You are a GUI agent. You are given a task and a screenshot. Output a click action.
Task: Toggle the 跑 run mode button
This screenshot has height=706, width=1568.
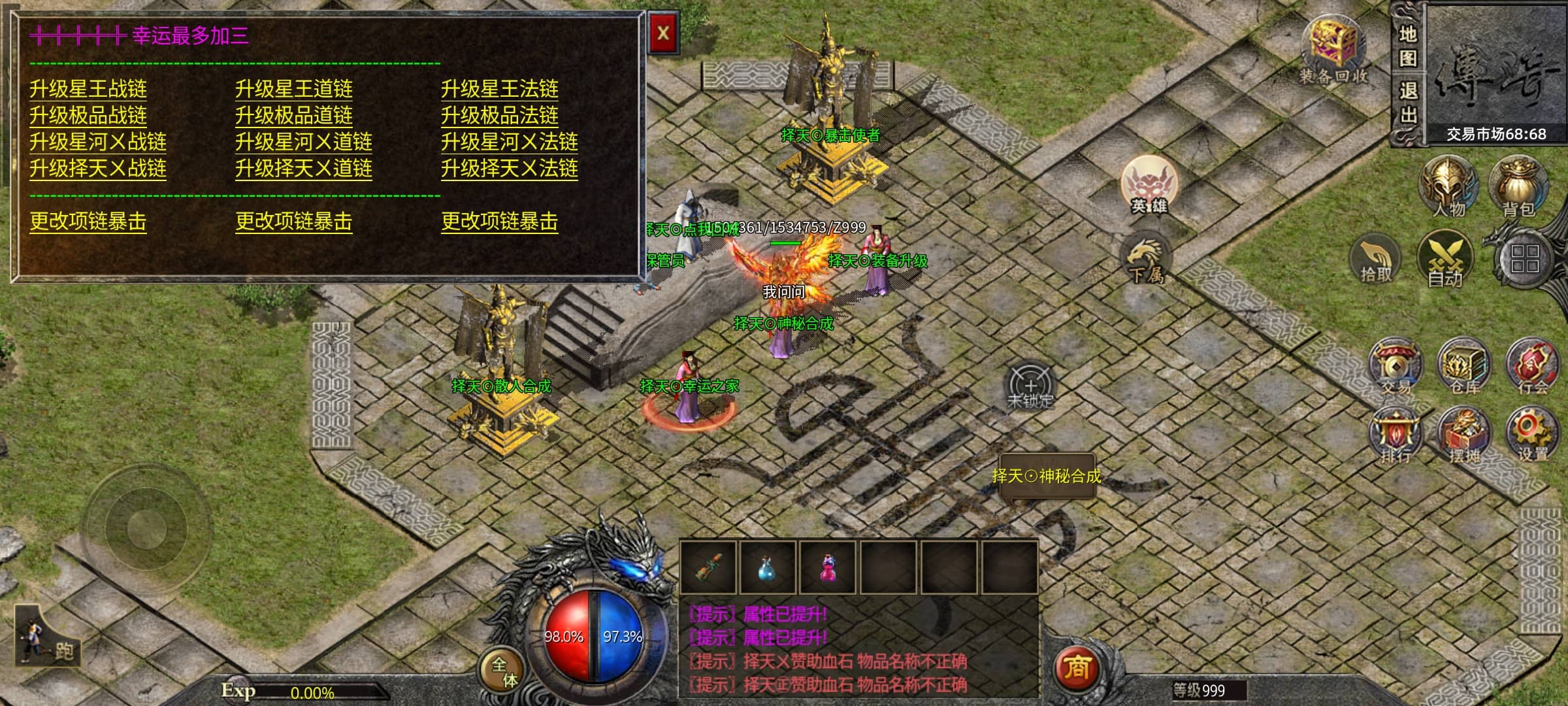tap(48, 638)
